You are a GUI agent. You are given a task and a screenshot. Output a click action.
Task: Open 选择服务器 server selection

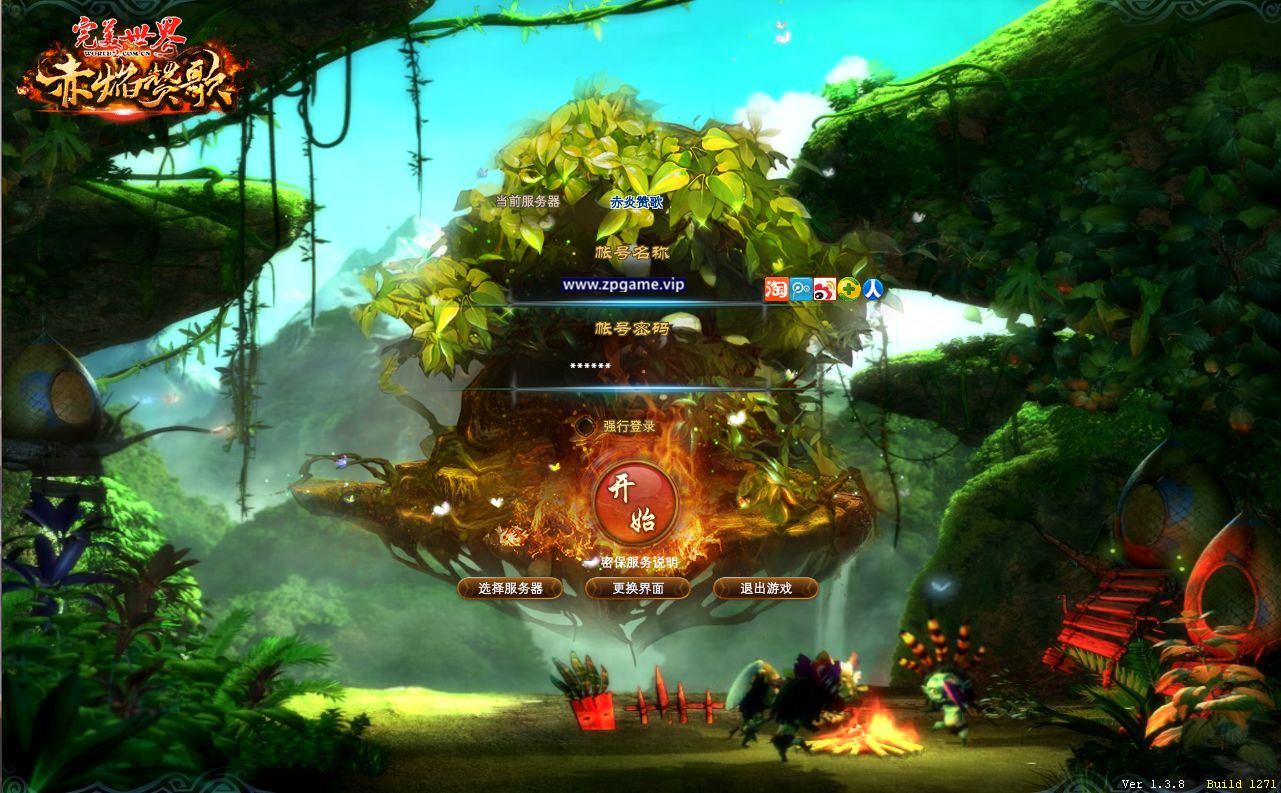pyautogui.click(x=510, y=588)
